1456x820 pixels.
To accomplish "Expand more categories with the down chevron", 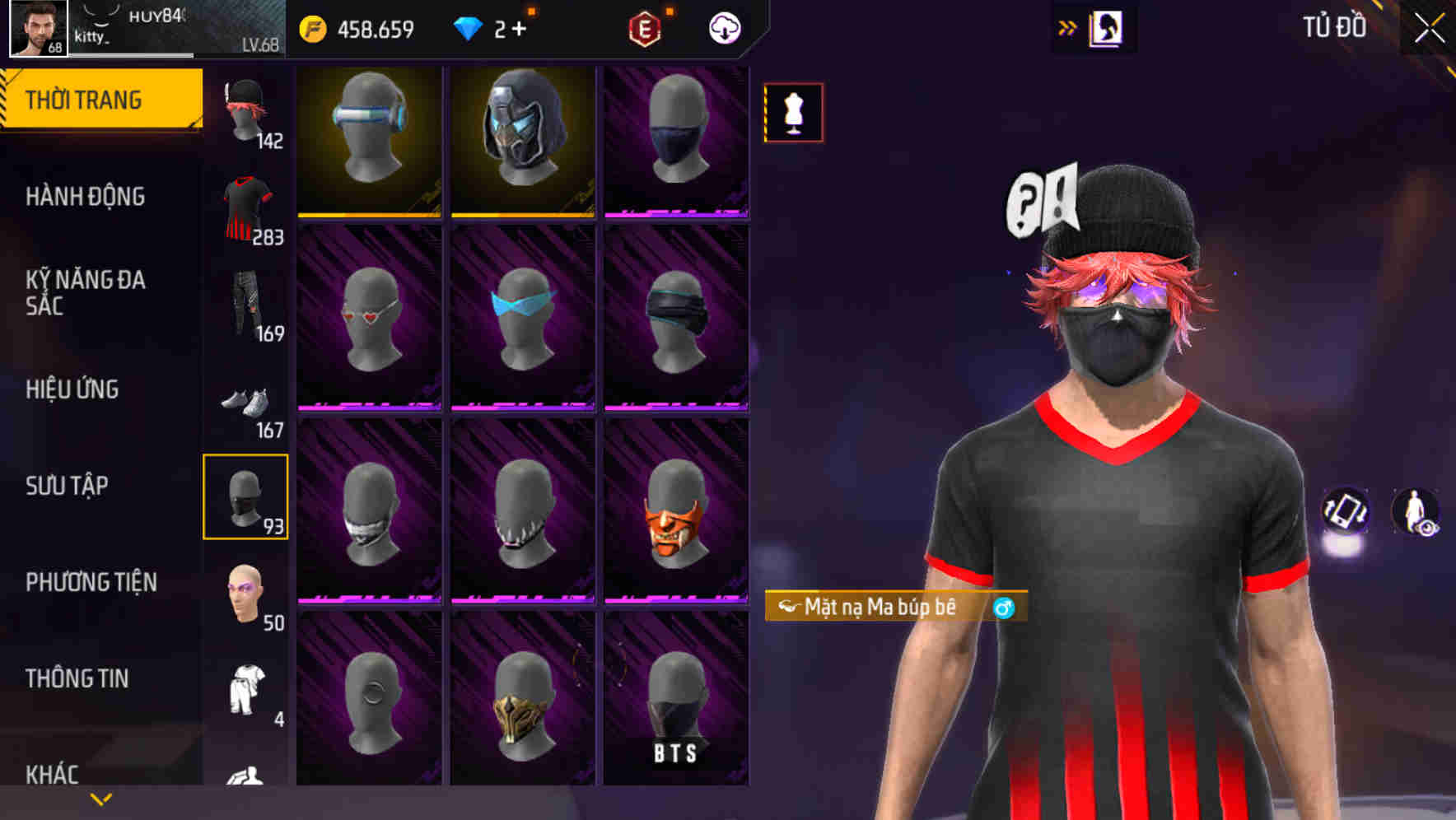I will pyautogui.click(x=100, y=799).
